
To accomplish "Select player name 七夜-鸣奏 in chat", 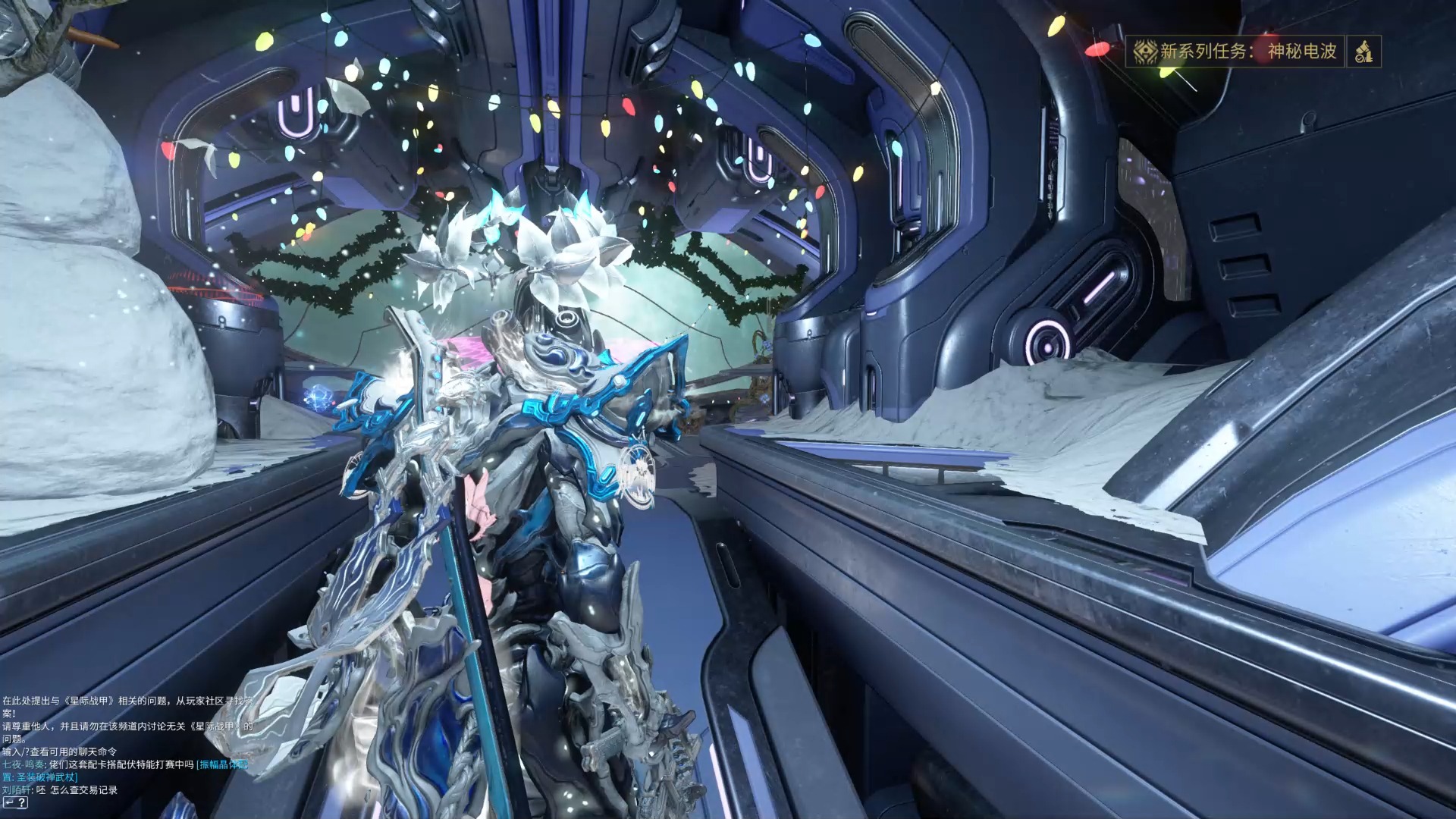I will (23, 764).
